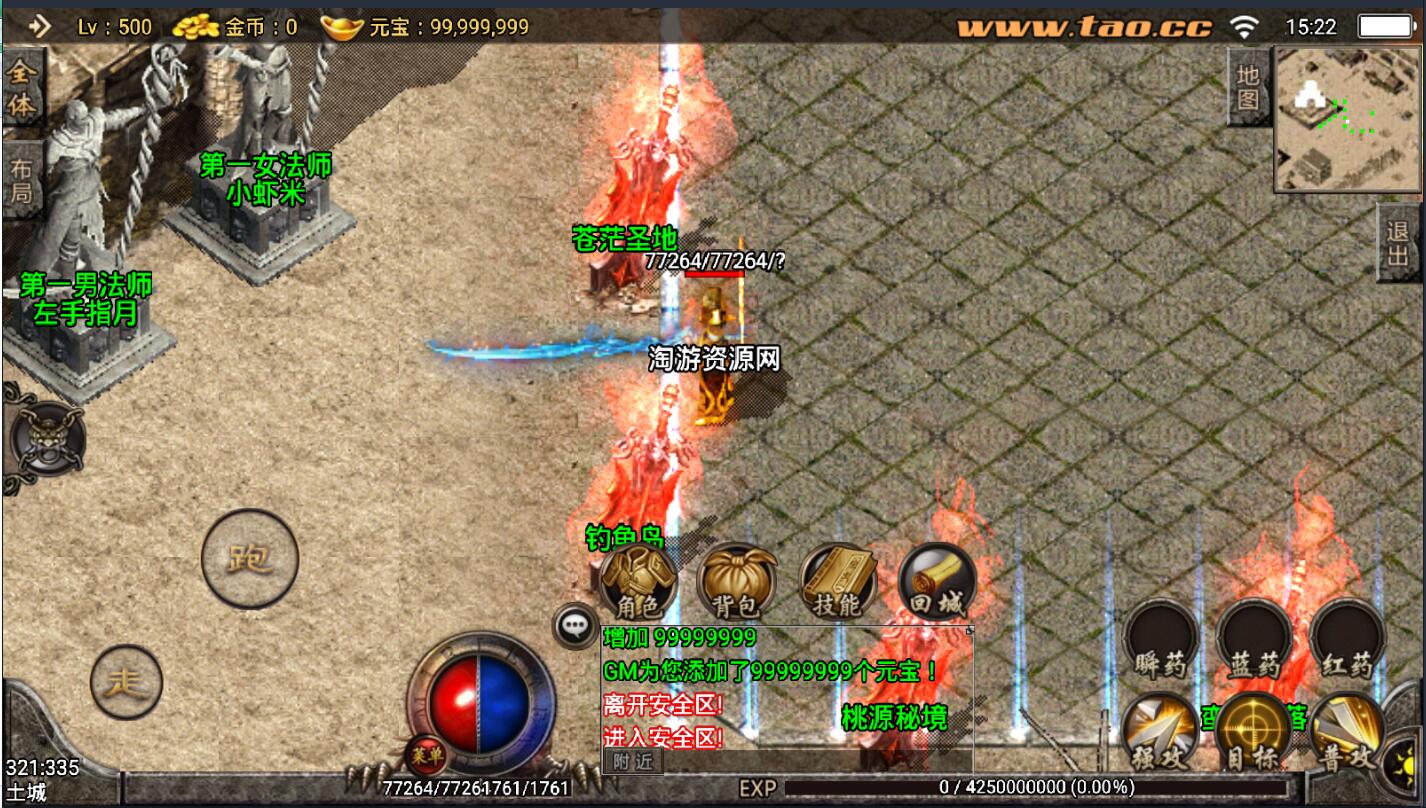Use the 蓝药 mana potion slot

pyautogui.click(x=1254, y=638)
